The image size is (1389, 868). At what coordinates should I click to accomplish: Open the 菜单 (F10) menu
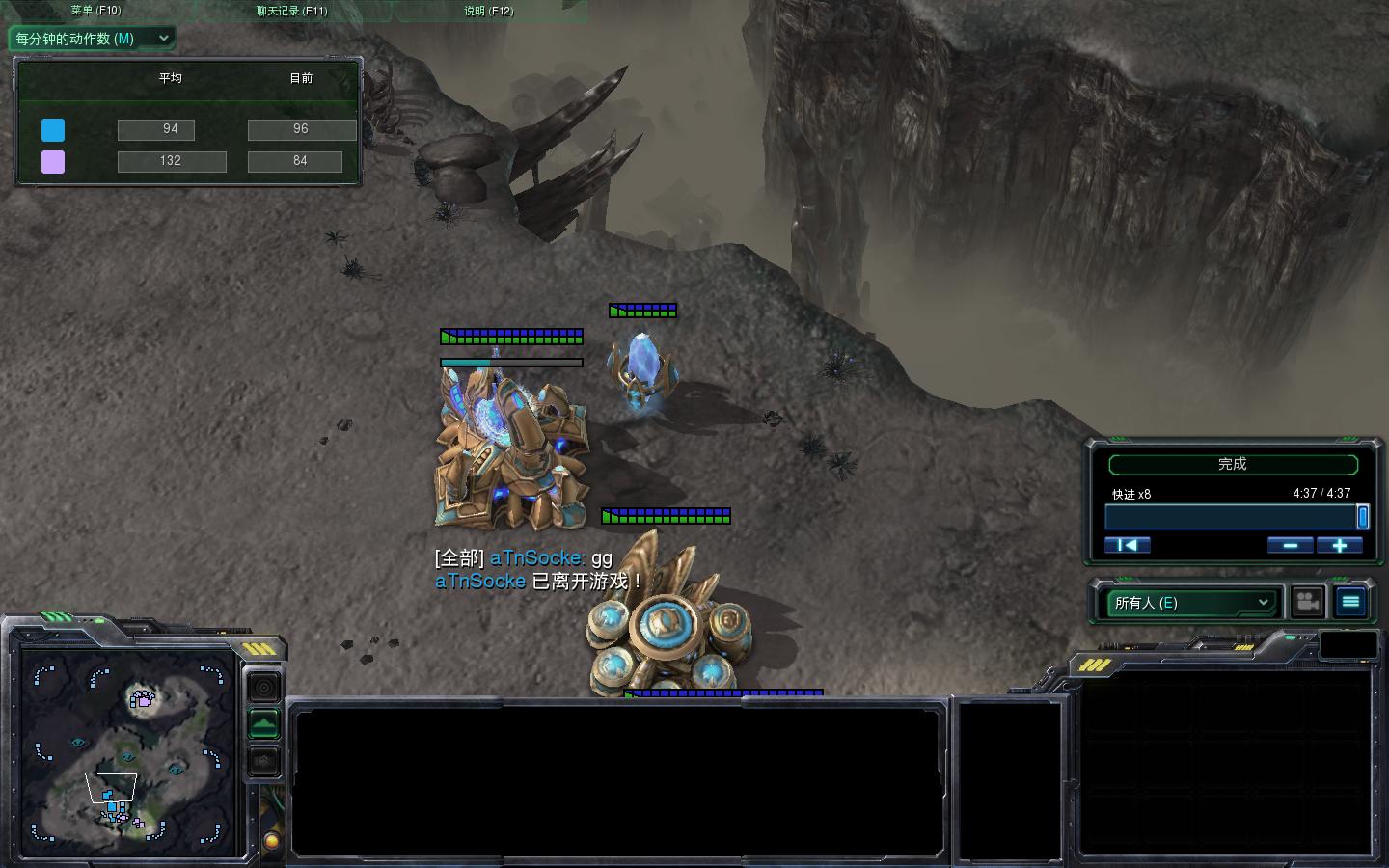coord(96,11)
